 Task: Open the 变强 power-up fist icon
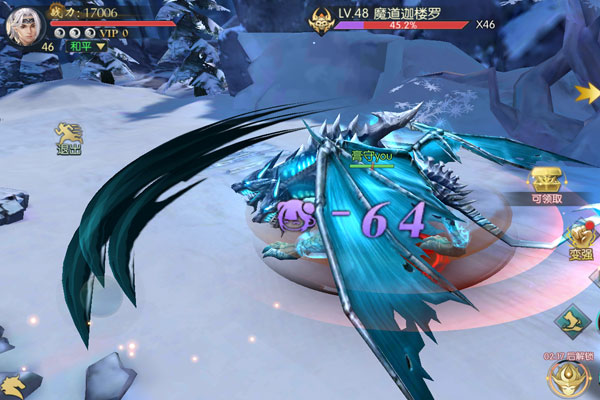[x=580, y=237]
